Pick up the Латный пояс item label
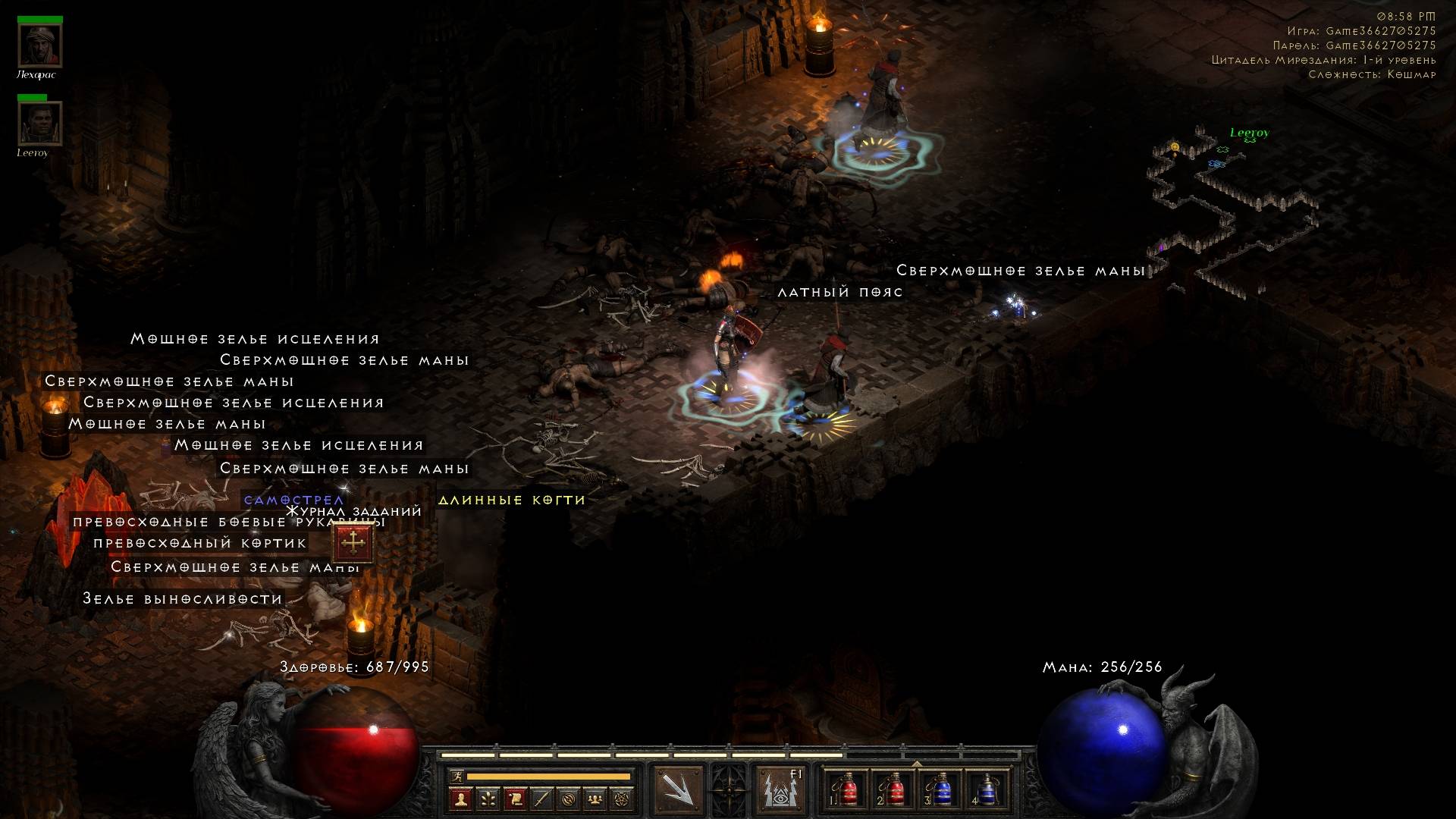 [840, 292]
